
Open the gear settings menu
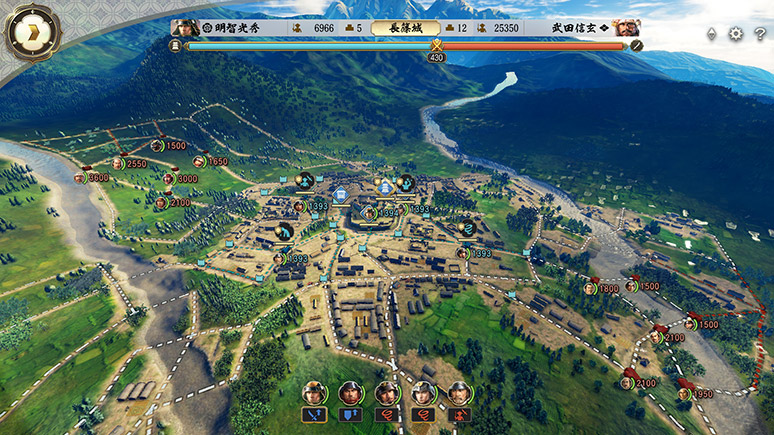click(736, 33)
